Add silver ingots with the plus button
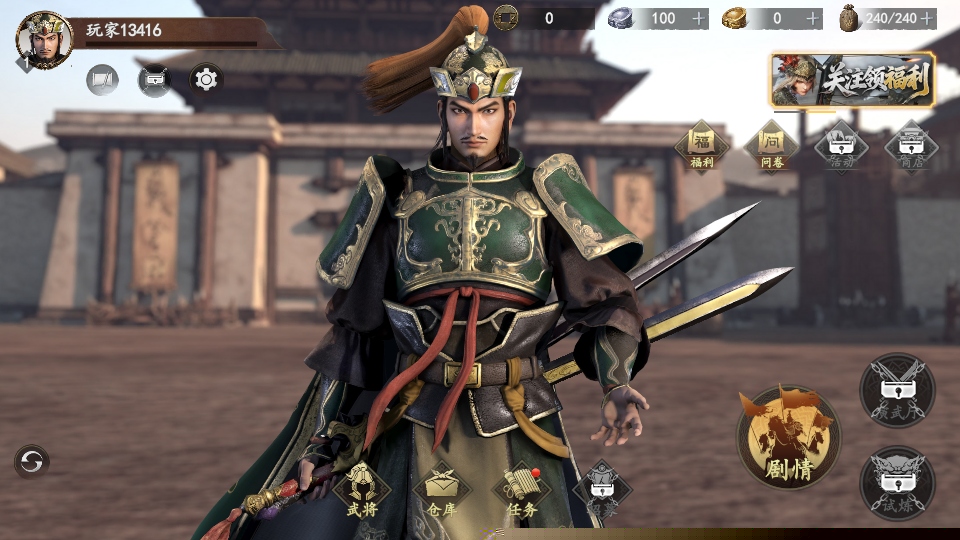960x540 pixels. tap(699, 19)
